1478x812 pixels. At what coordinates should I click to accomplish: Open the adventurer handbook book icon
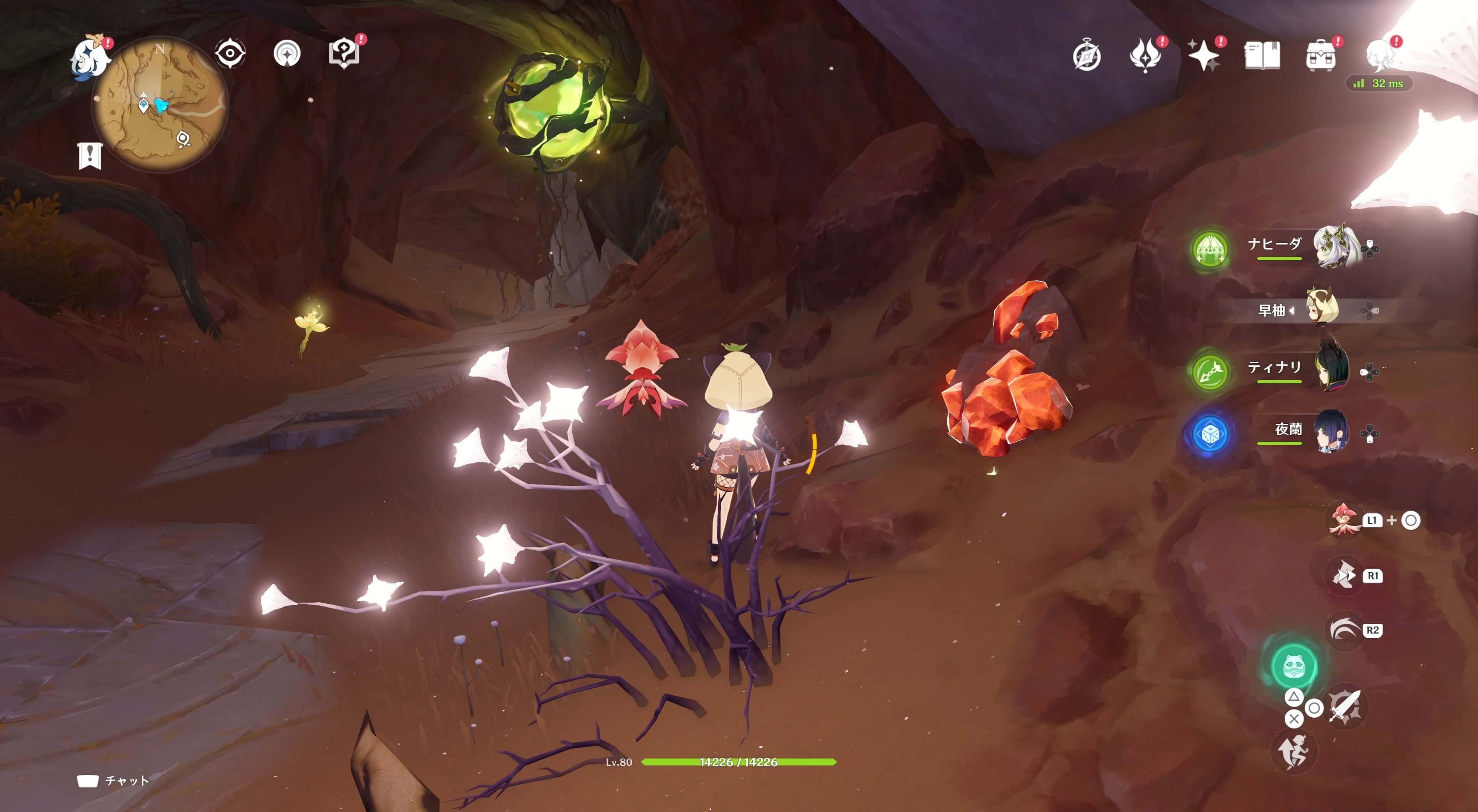[x=1262, y=56]
